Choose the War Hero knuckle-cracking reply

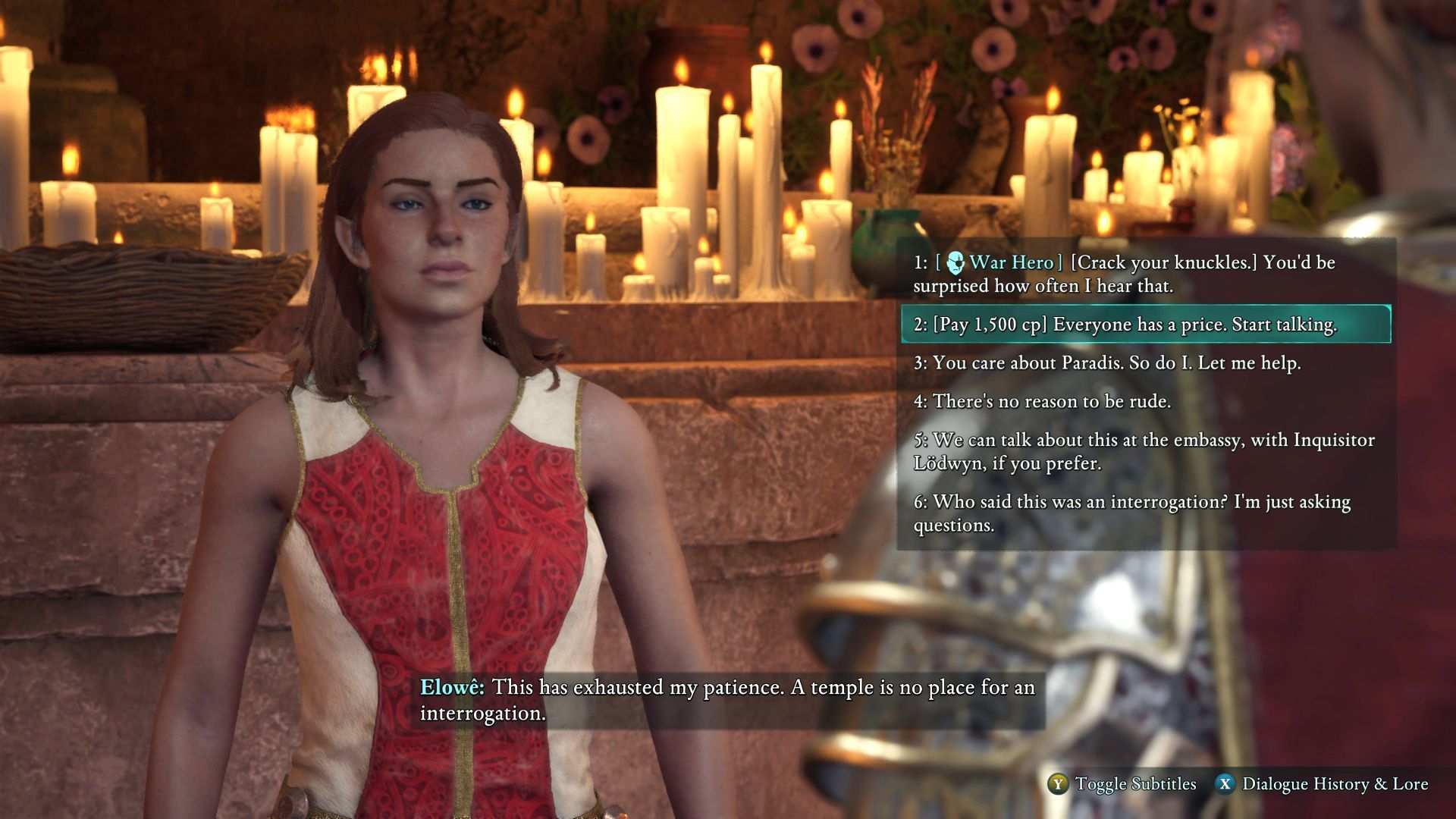click(x=1145, y=274)
